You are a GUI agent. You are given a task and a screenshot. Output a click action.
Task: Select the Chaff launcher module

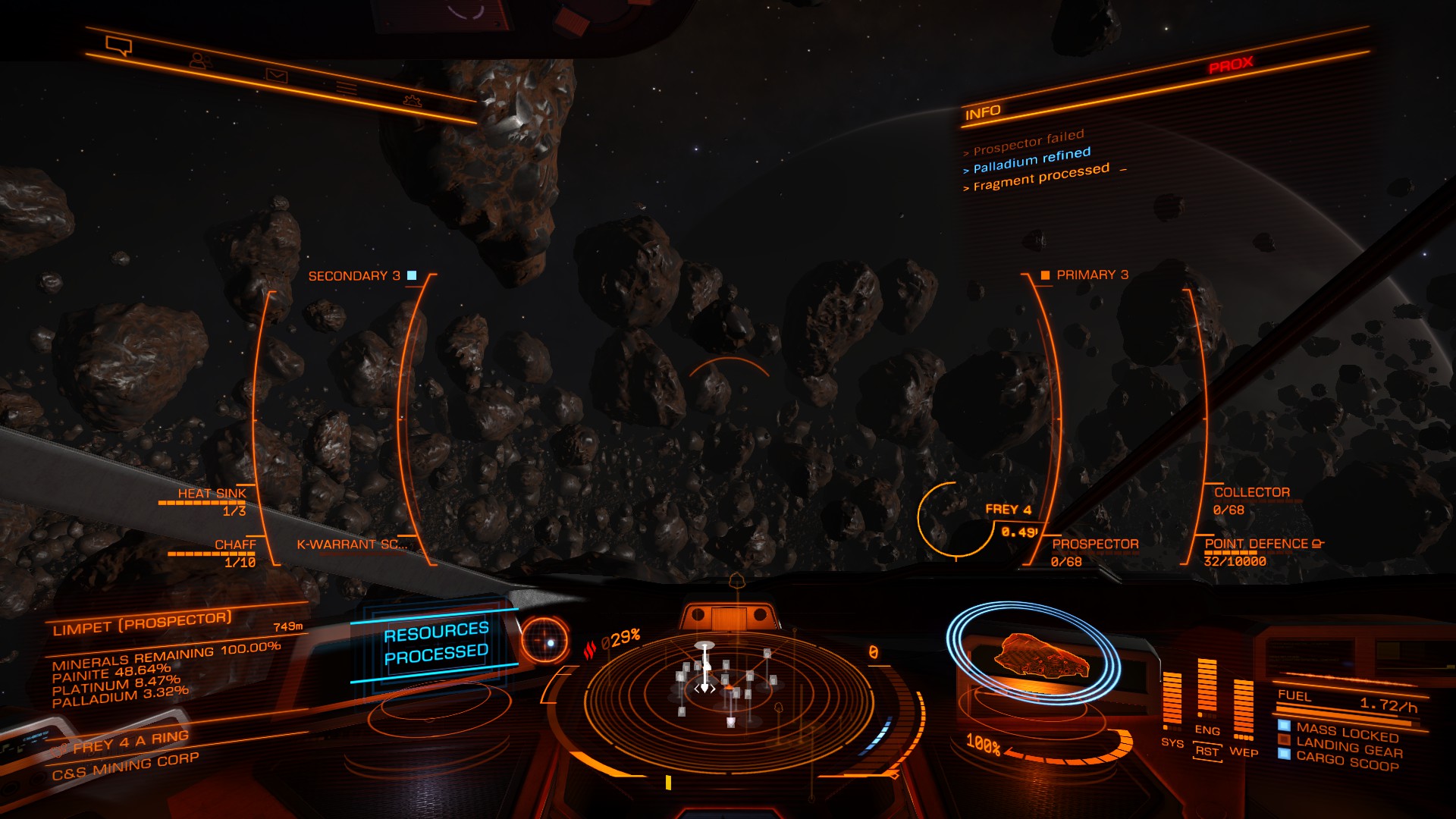[x=235, y=545]
